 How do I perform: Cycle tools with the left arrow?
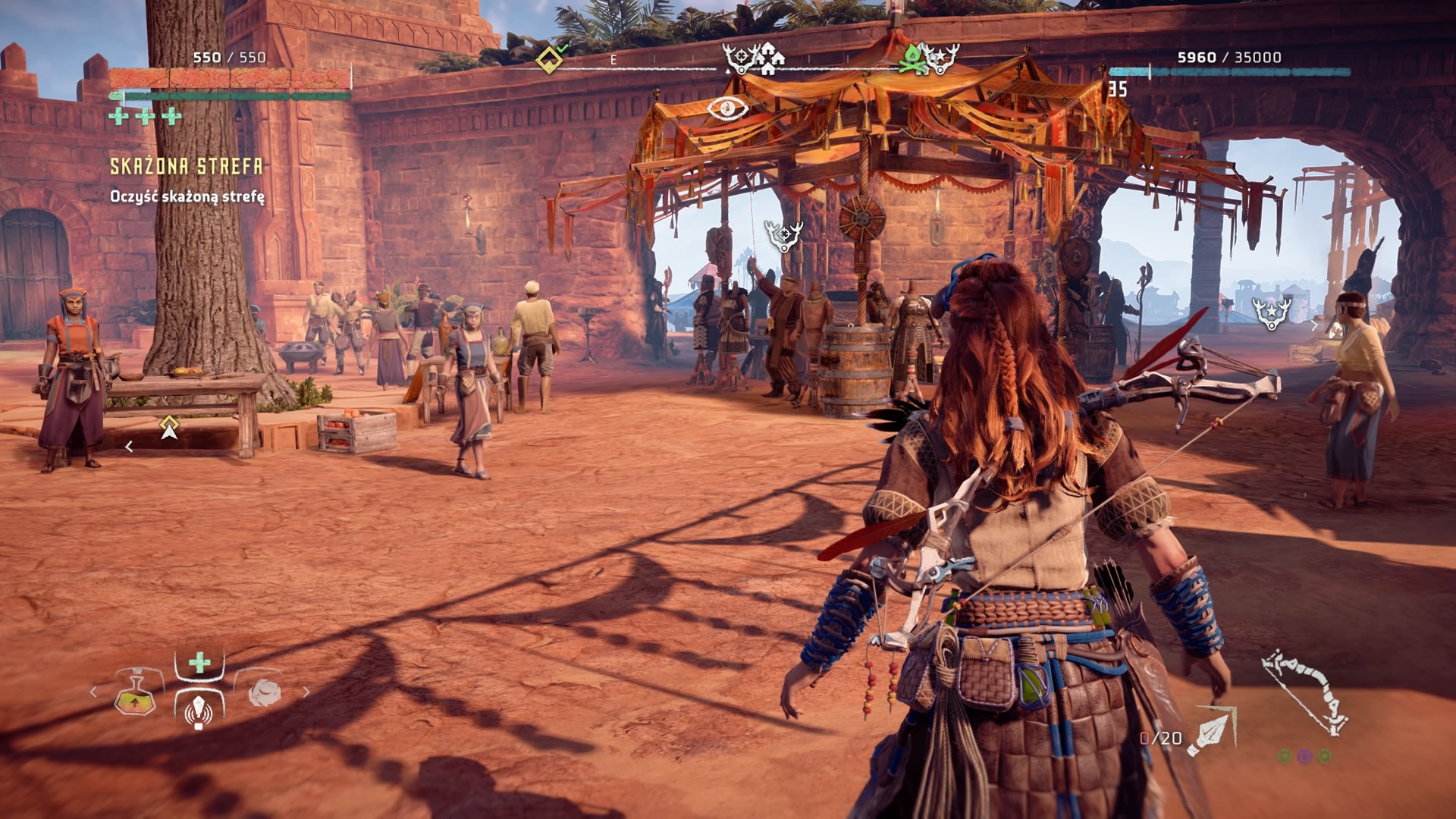point(94,692)
